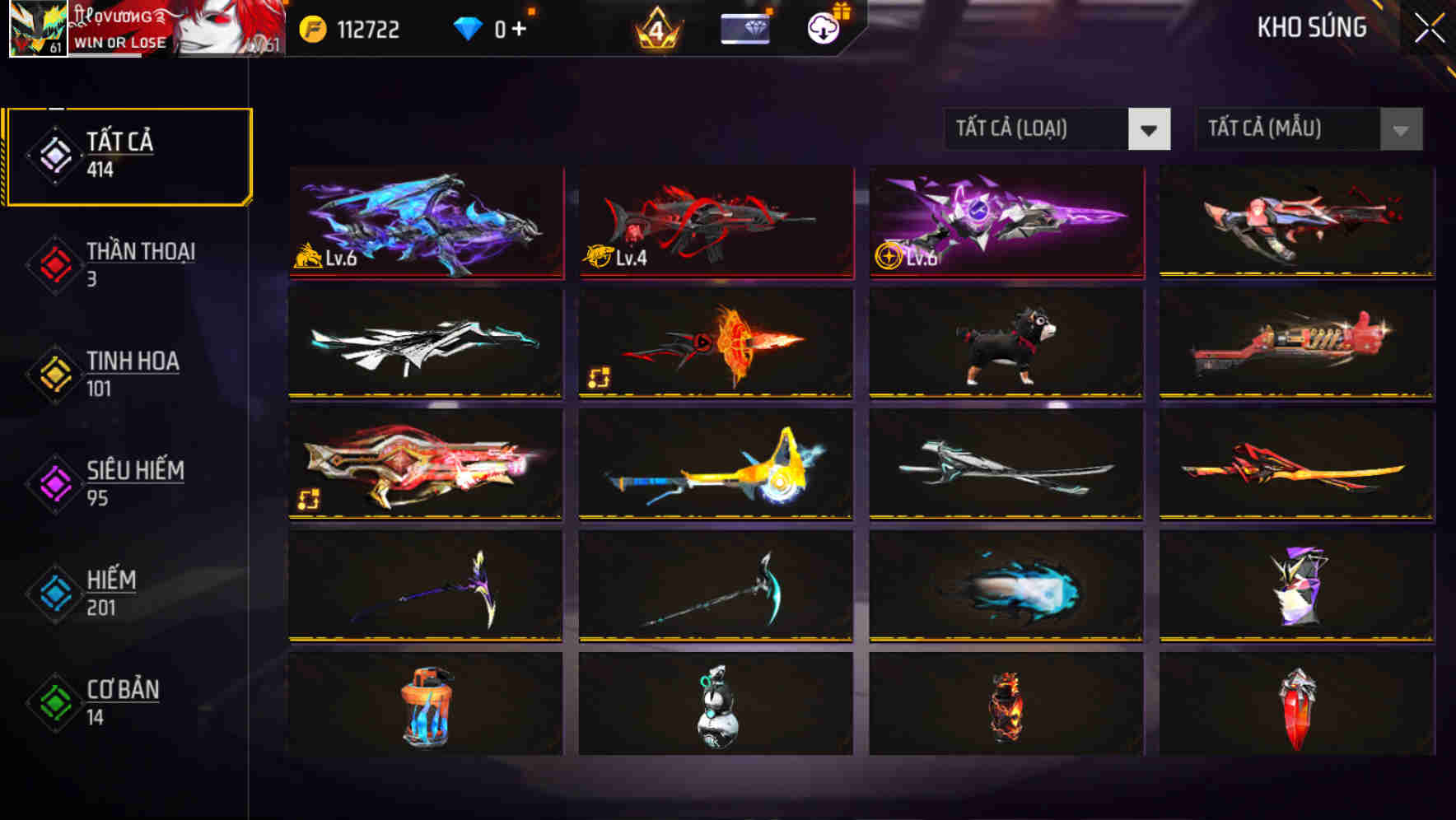This screenshot has width=1456, height=820.
Task: Select the purple Lv.6 spear weapon card
Action: (x=1006, y=223)
